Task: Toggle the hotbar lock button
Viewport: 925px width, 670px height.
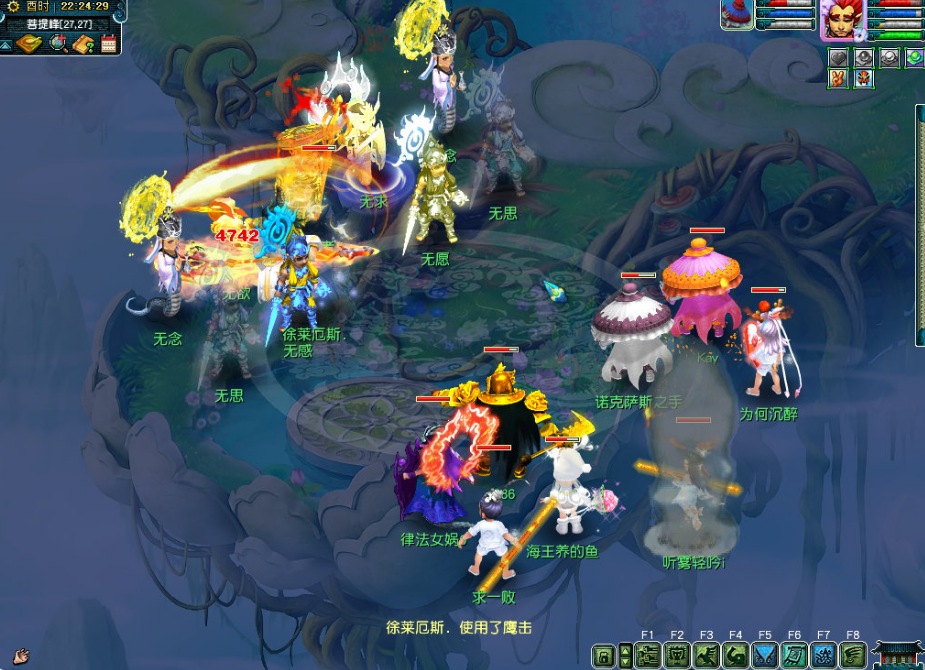Action: click(x=604, y=656)
